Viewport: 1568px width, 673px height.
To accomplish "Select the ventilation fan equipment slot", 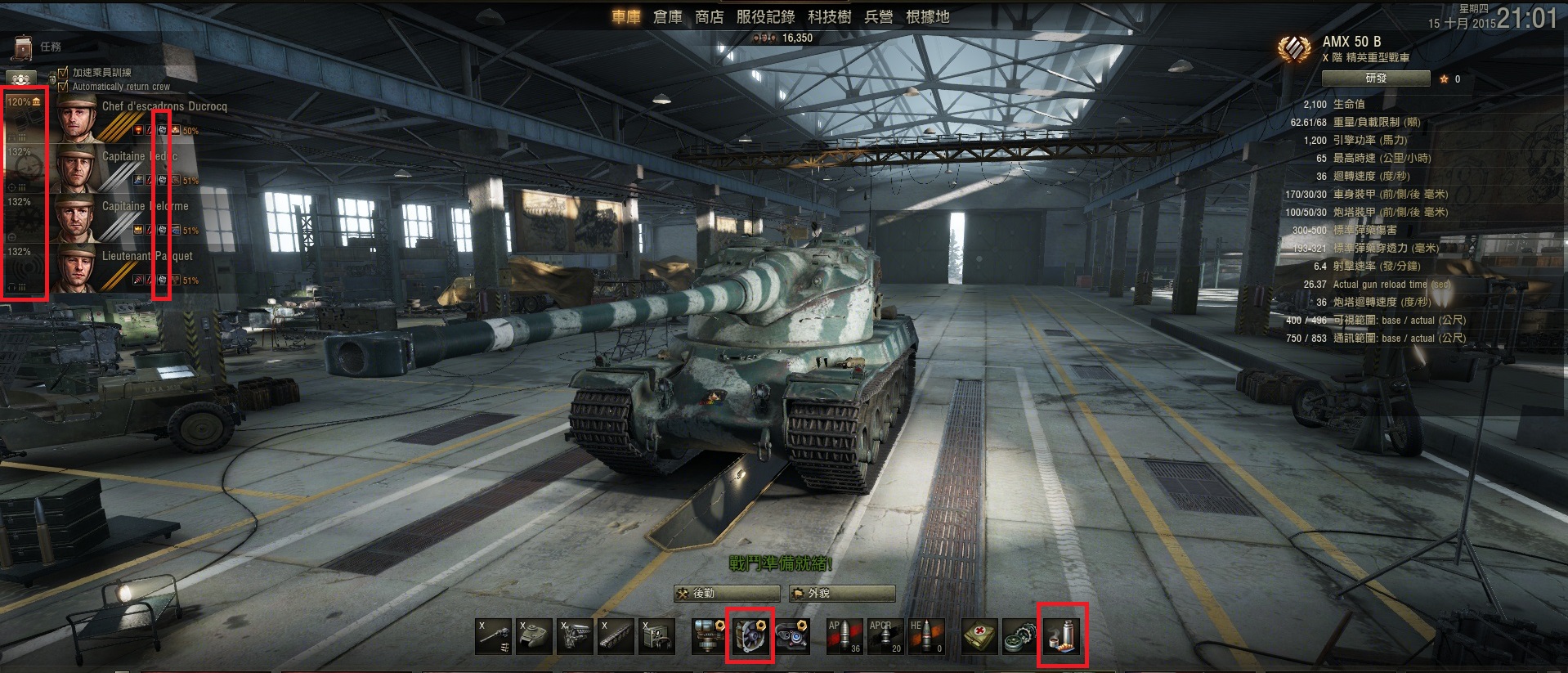I will (750, 636).
